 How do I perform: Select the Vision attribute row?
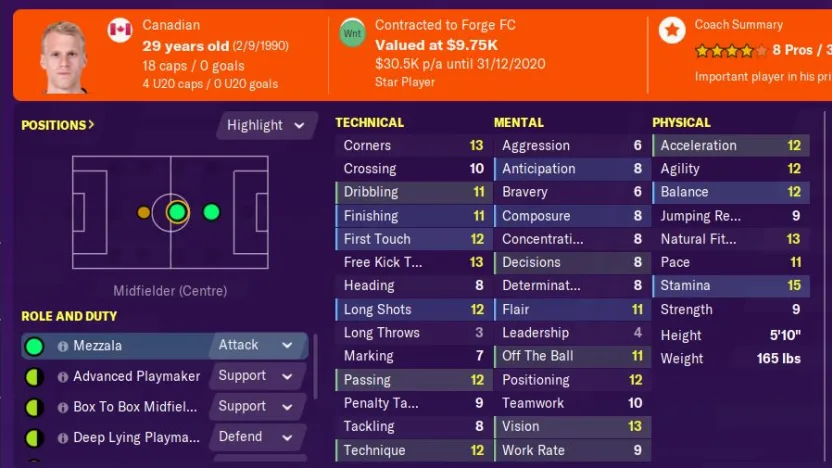click(571, 426)
